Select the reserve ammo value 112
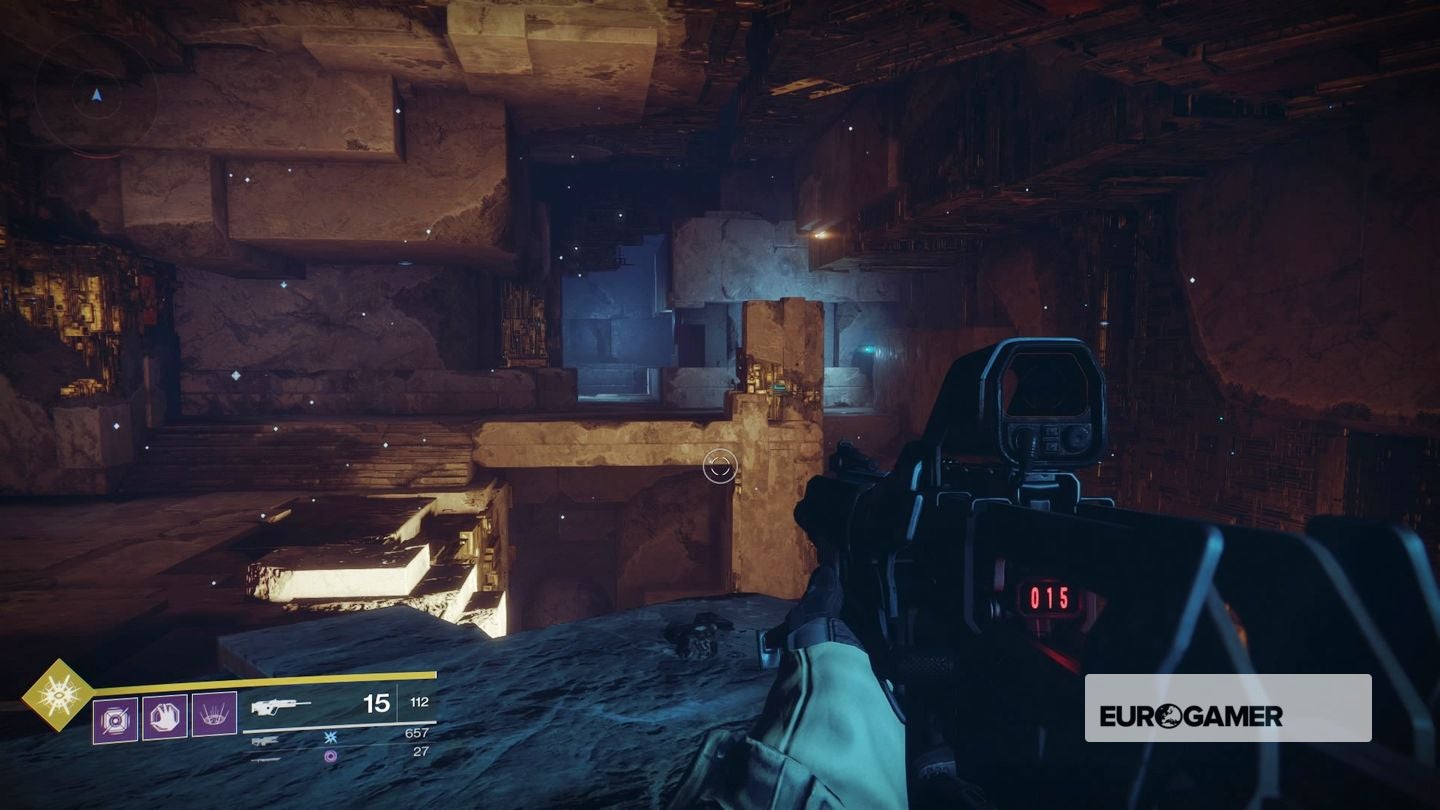This screenshot has width=1440, height=810. pos(421,702)
